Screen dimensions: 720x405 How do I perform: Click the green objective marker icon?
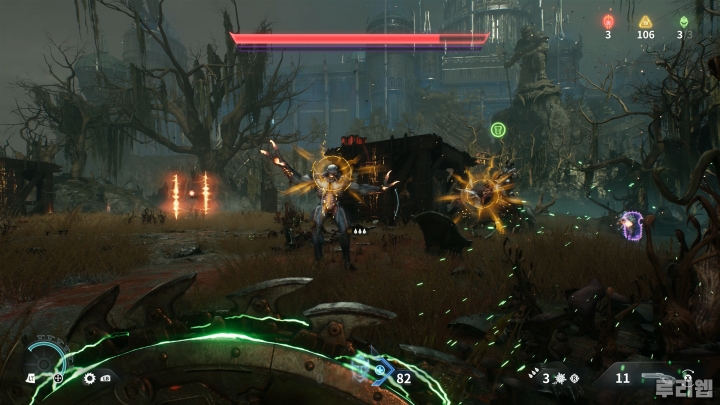point(498,129)
